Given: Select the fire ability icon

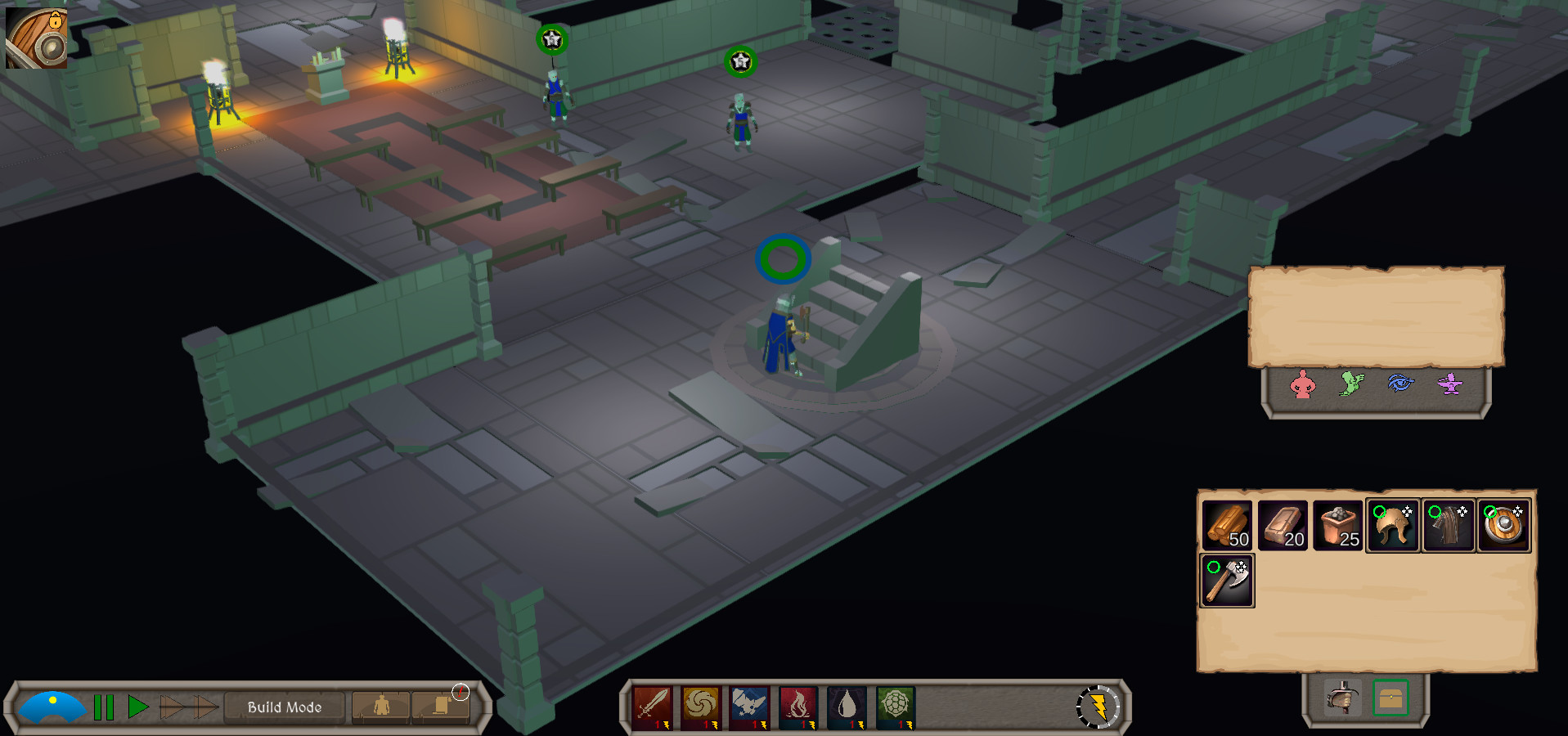Looking at the screenshot, I should click(797, 707).
